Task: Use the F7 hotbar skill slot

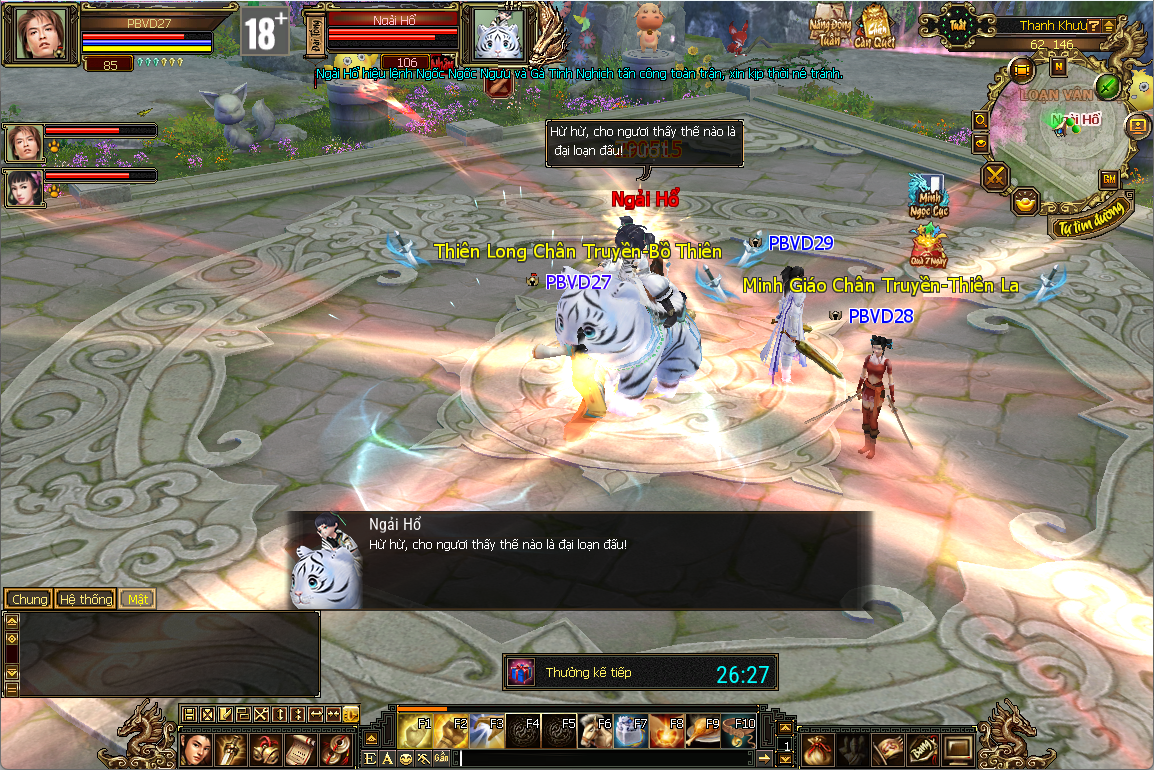Action: coord(631,732)
